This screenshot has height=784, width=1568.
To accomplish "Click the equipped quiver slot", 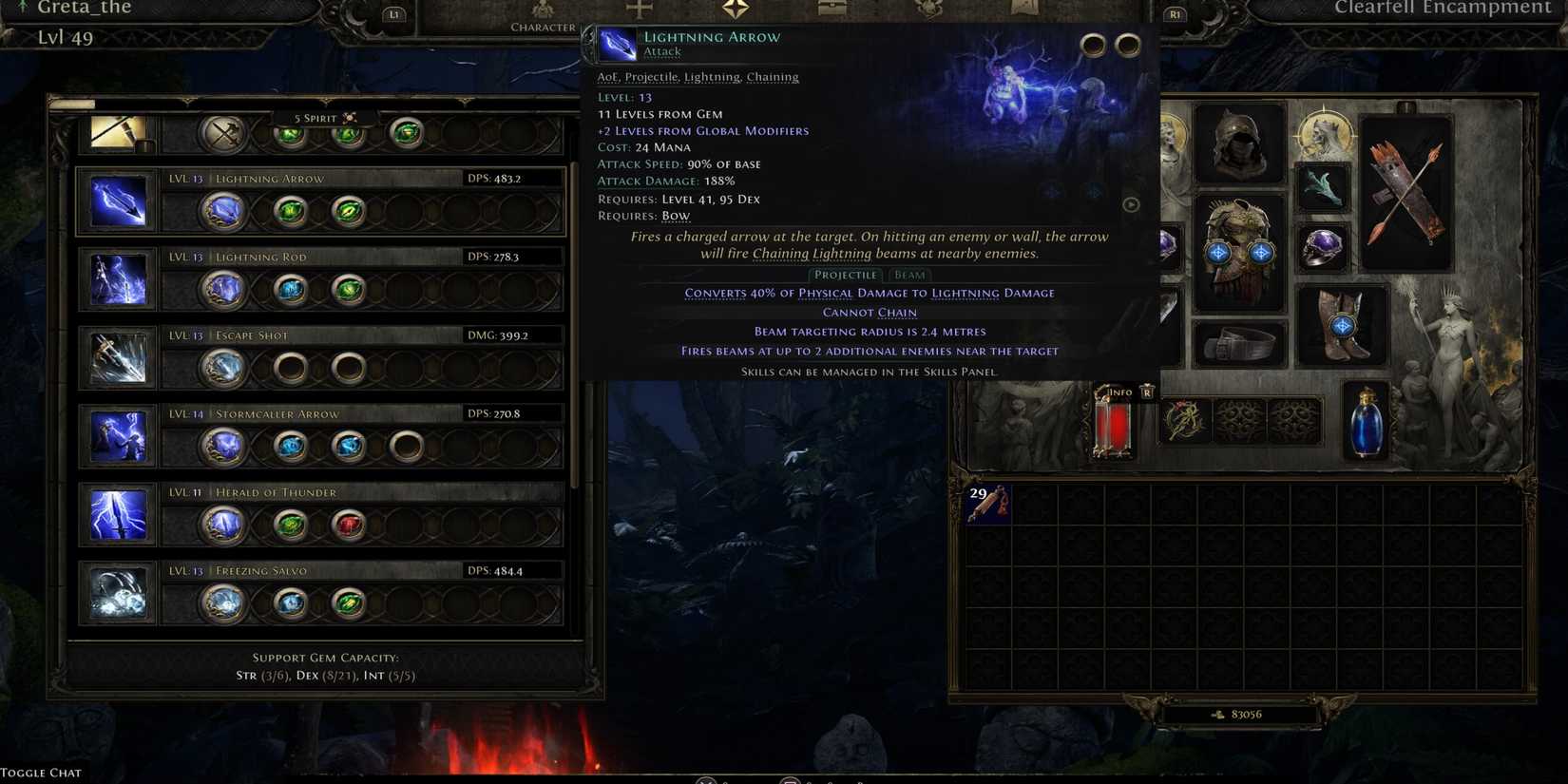I will [x=1405, y=190].
